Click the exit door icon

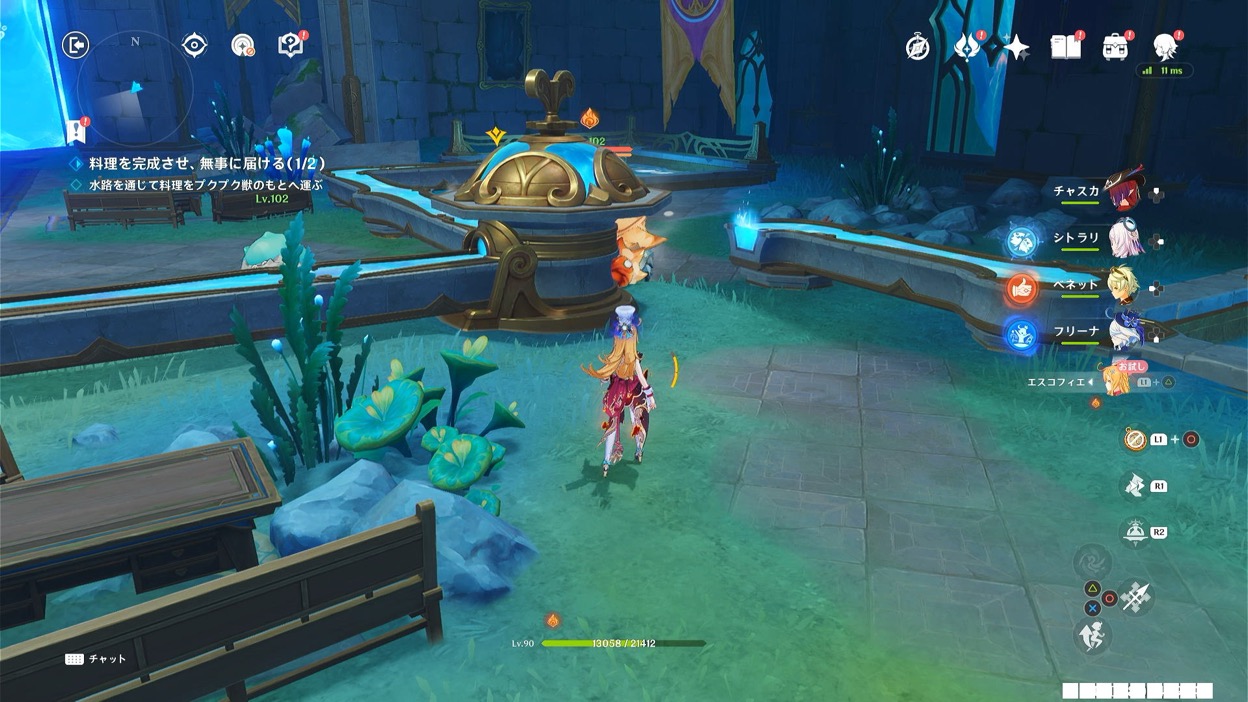[76, 45]
